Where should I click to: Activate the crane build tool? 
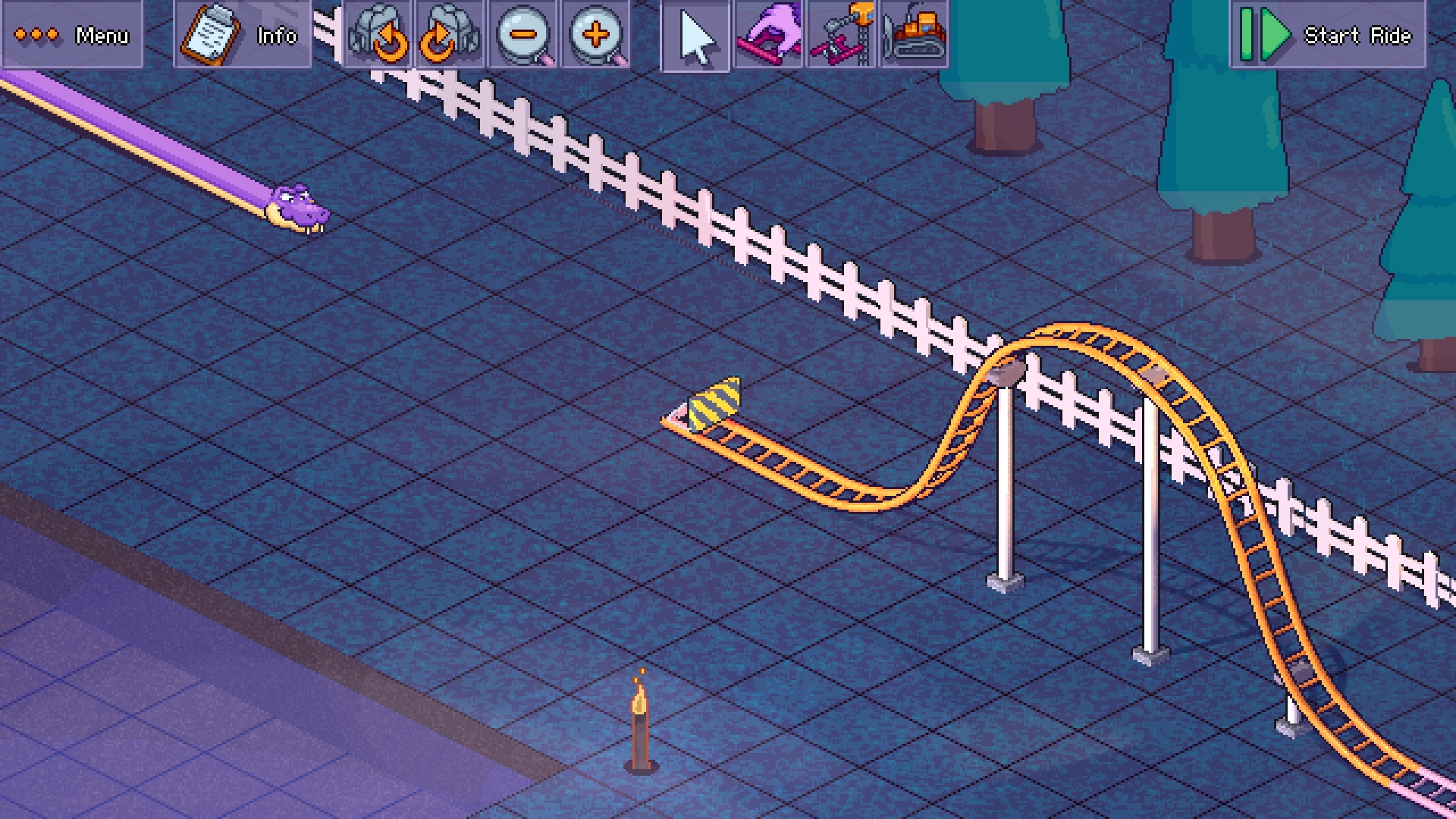point(841,35)
